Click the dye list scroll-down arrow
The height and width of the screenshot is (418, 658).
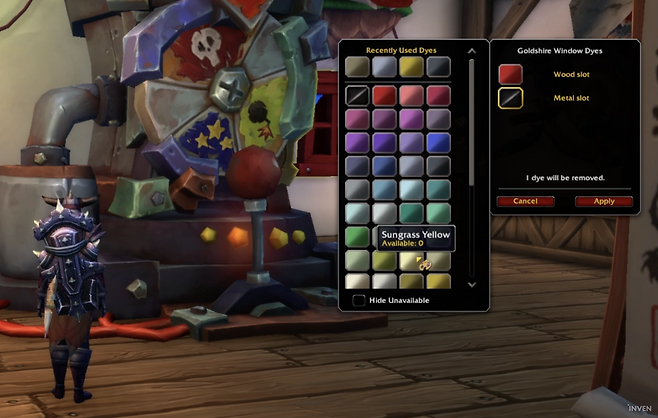[x=472, y=284]
